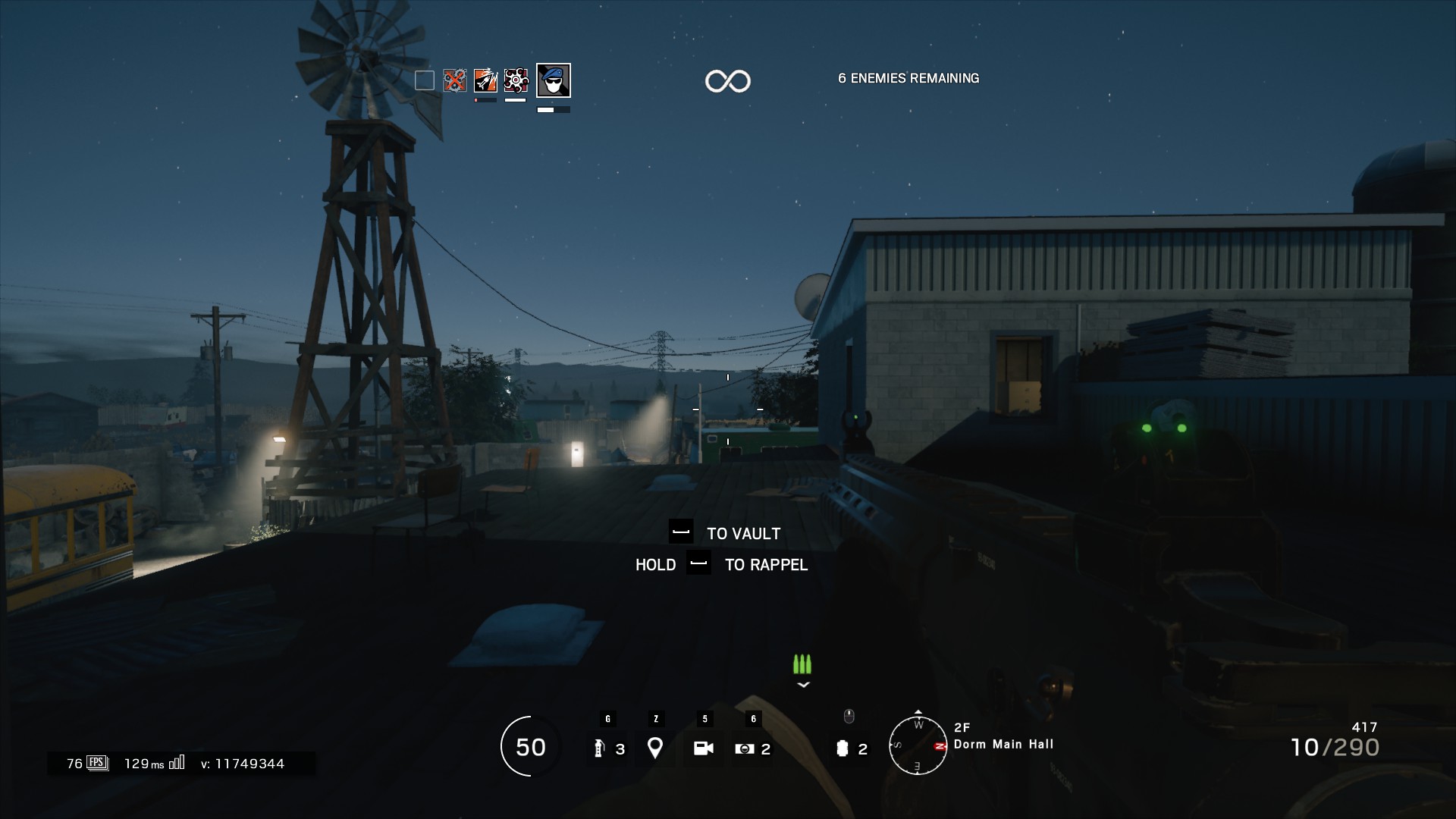Click the HOLD TO RAPPEL prompt

pyautogui.click(x=720, y=564)
